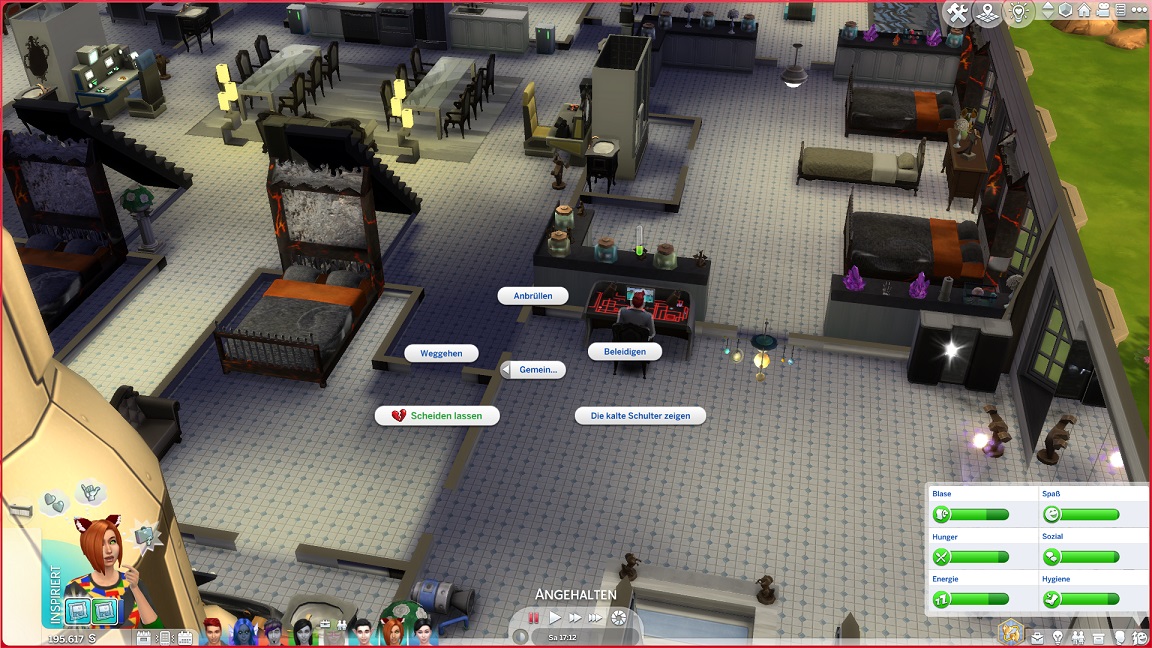Select Die kalte Schulter zeigen
1152x648 pixels.
click(x=640, y=415)
